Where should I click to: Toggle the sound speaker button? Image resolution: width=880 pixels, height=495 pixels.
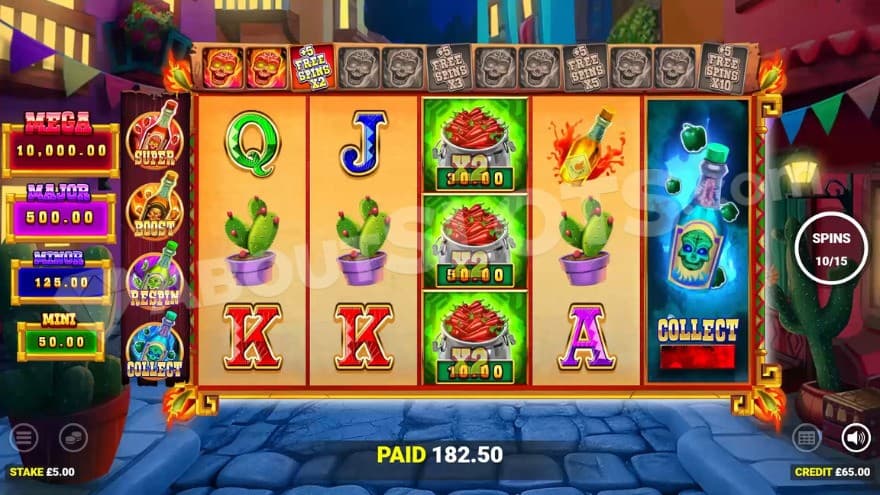[x=855, y=438]
